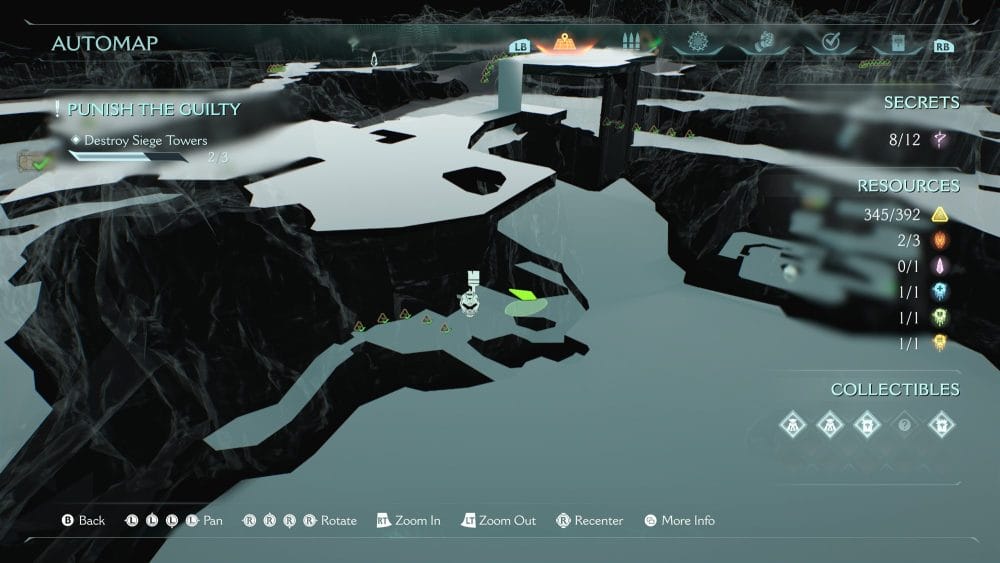1000x563 pixels.
Task: Open the checkmark challenges tab
Action: tap(829, 44)
